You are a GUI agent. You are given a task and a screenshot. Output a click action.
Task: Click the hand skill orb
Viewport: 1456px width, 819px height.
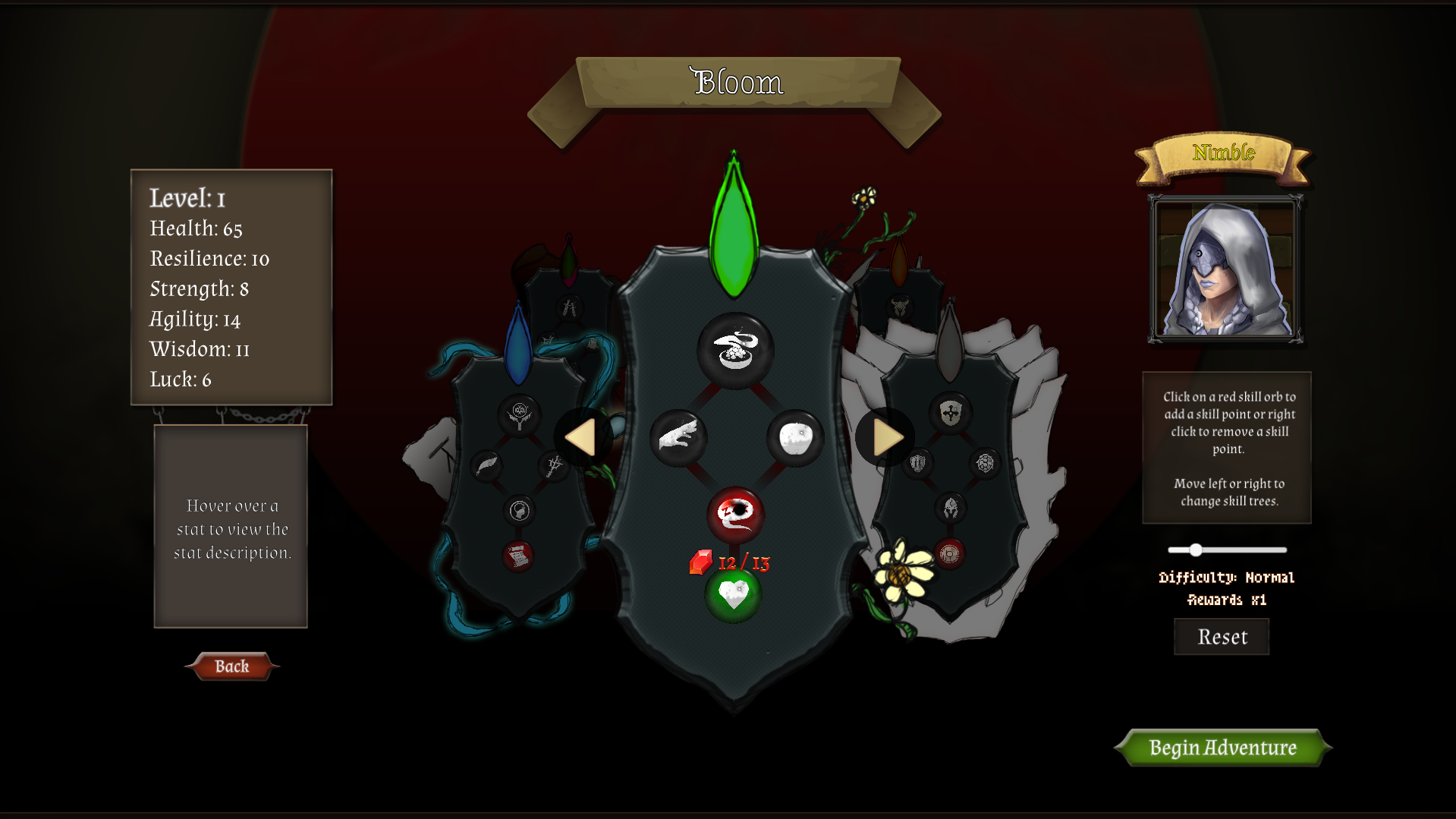pyautogui.click(x=677, y=438)
